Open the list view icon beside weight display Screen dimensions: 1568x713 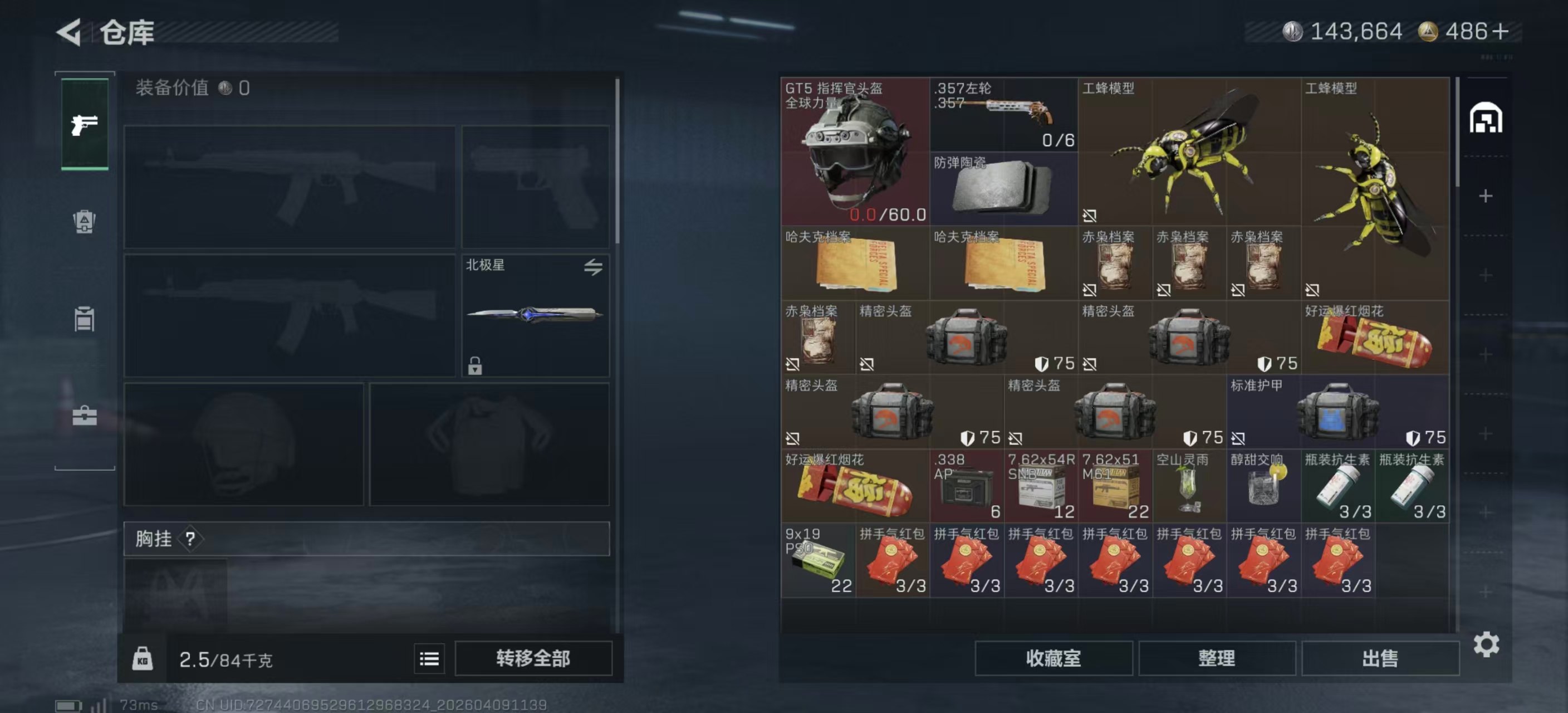tap(429, 659)
